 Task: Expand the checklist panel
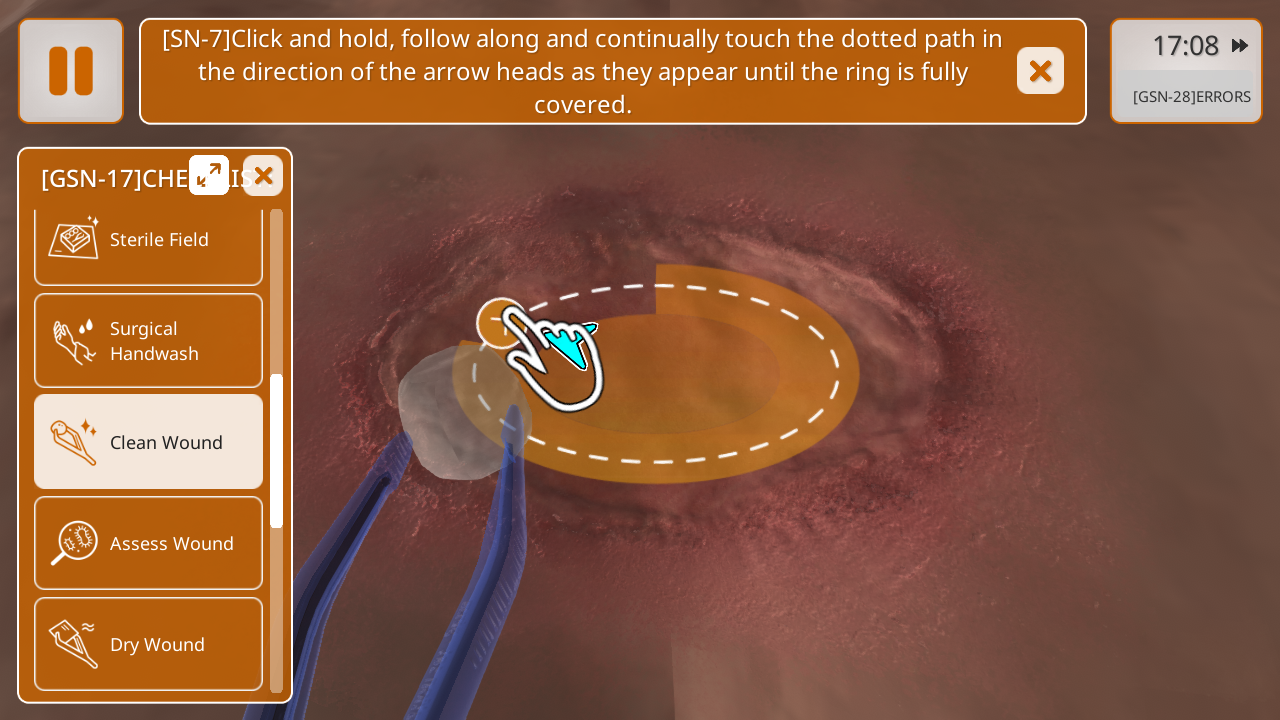point(209,175)
